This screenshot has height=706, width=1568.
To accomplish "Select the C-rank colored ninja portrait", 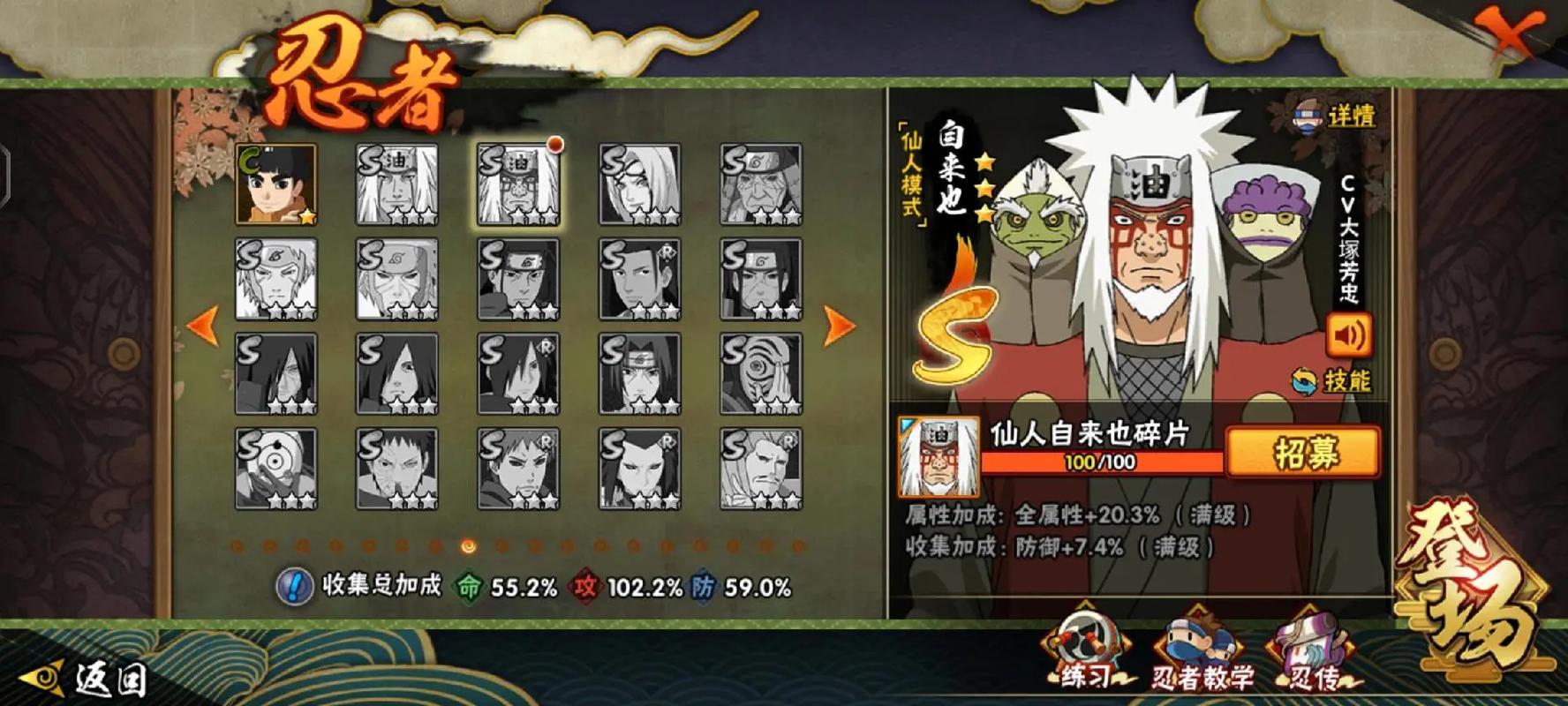I will pos(275,185).
